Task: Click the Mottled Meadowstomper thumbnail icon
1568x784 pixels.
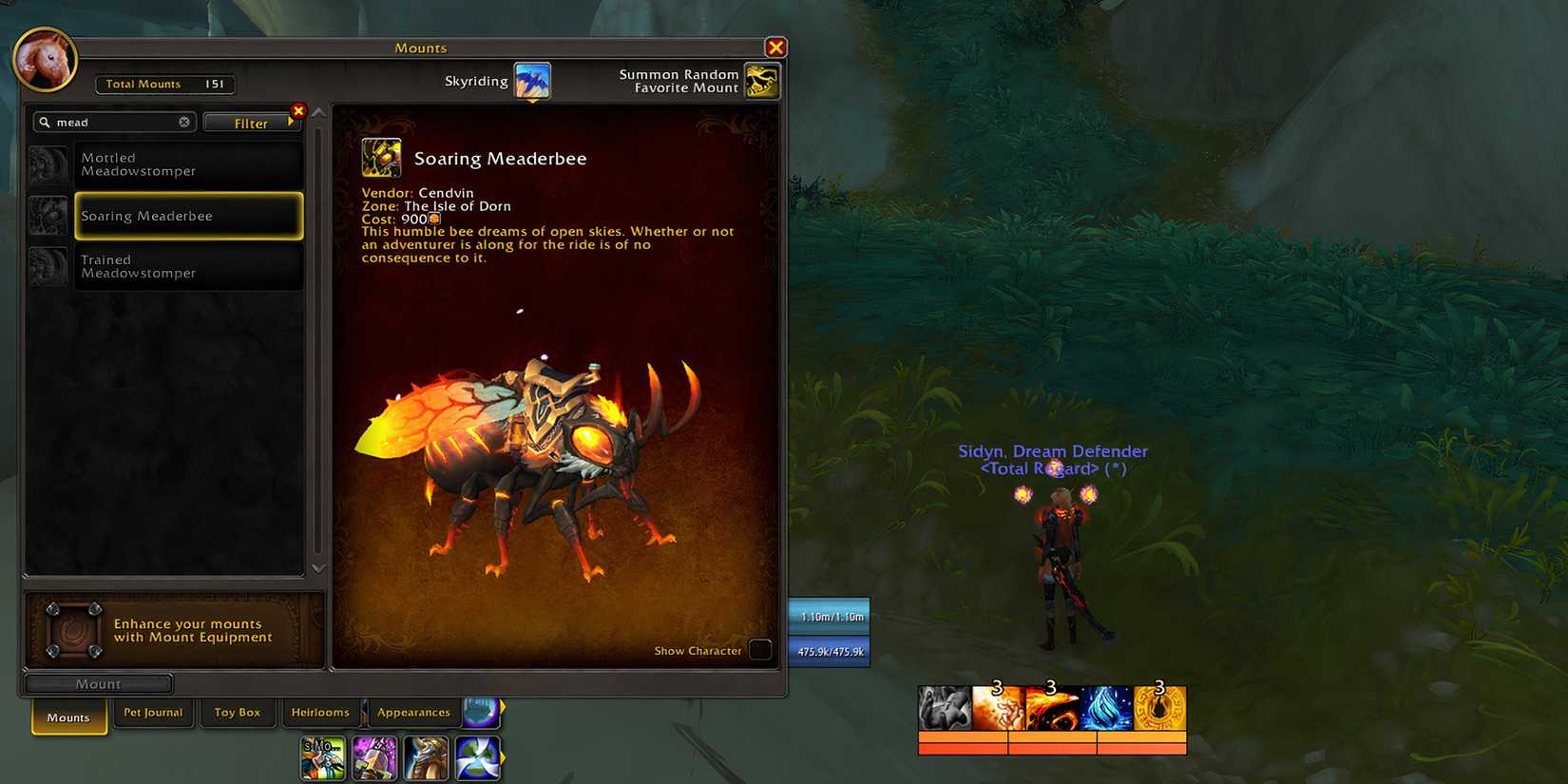Action: [49, 164]
